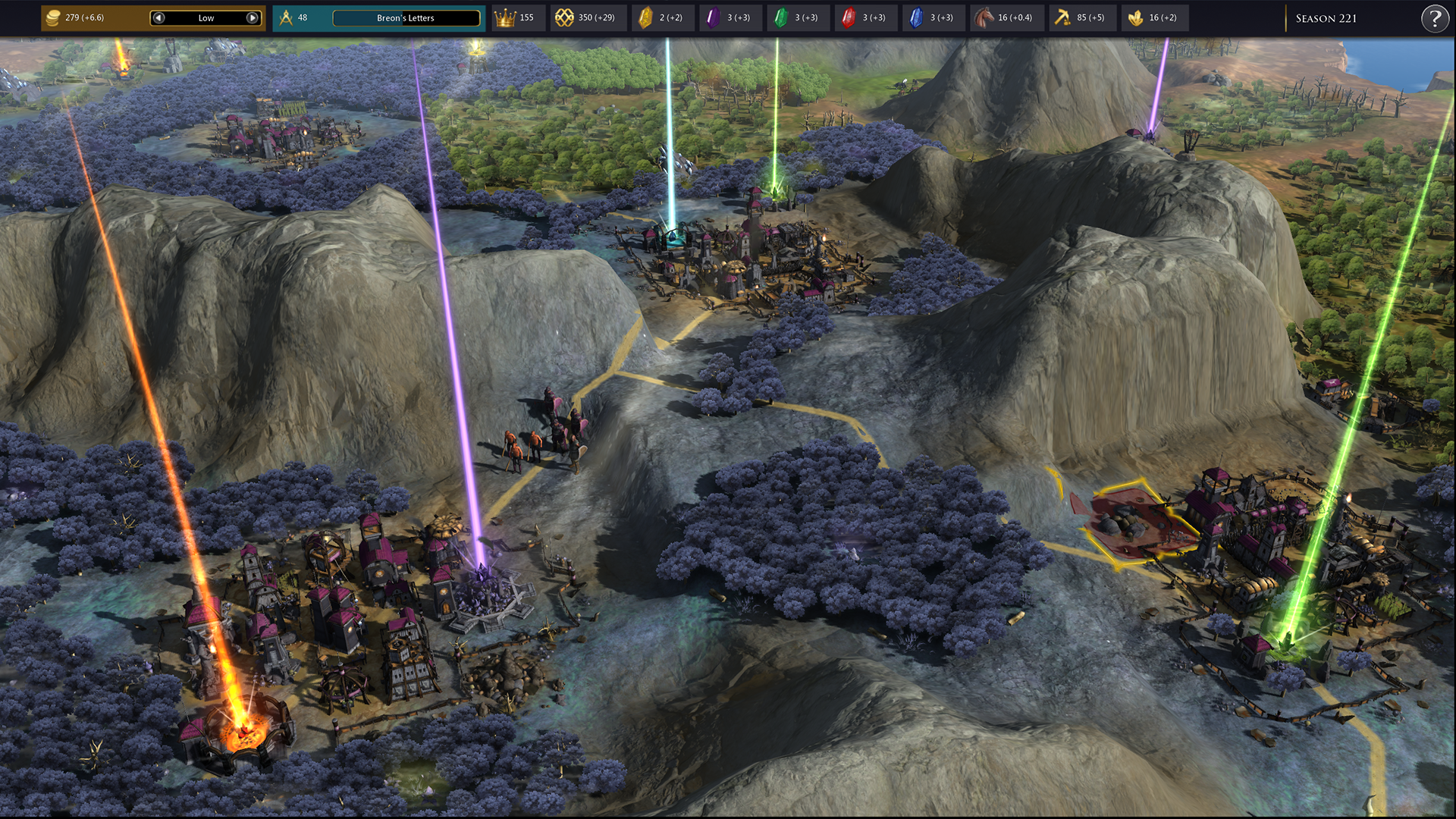Viewport: 1456px width, 819px height.
Task: Select the red crystal resource icon
Action: (x=848, y=17)
